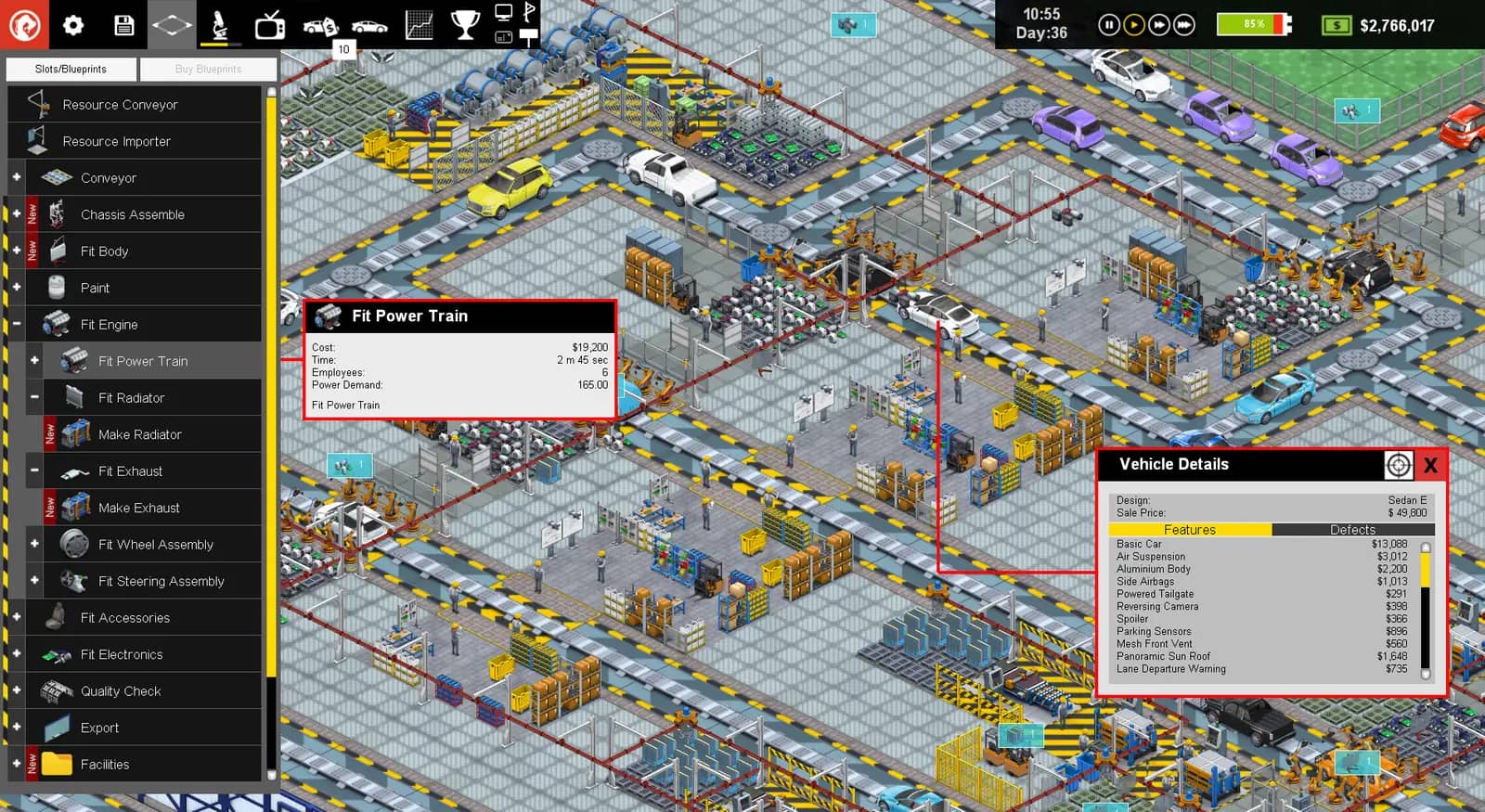Viewport: 1485px width, 812px height.
Task: Expand the Fit Wheel Assembly category
Action: click(x=33, y=544)
